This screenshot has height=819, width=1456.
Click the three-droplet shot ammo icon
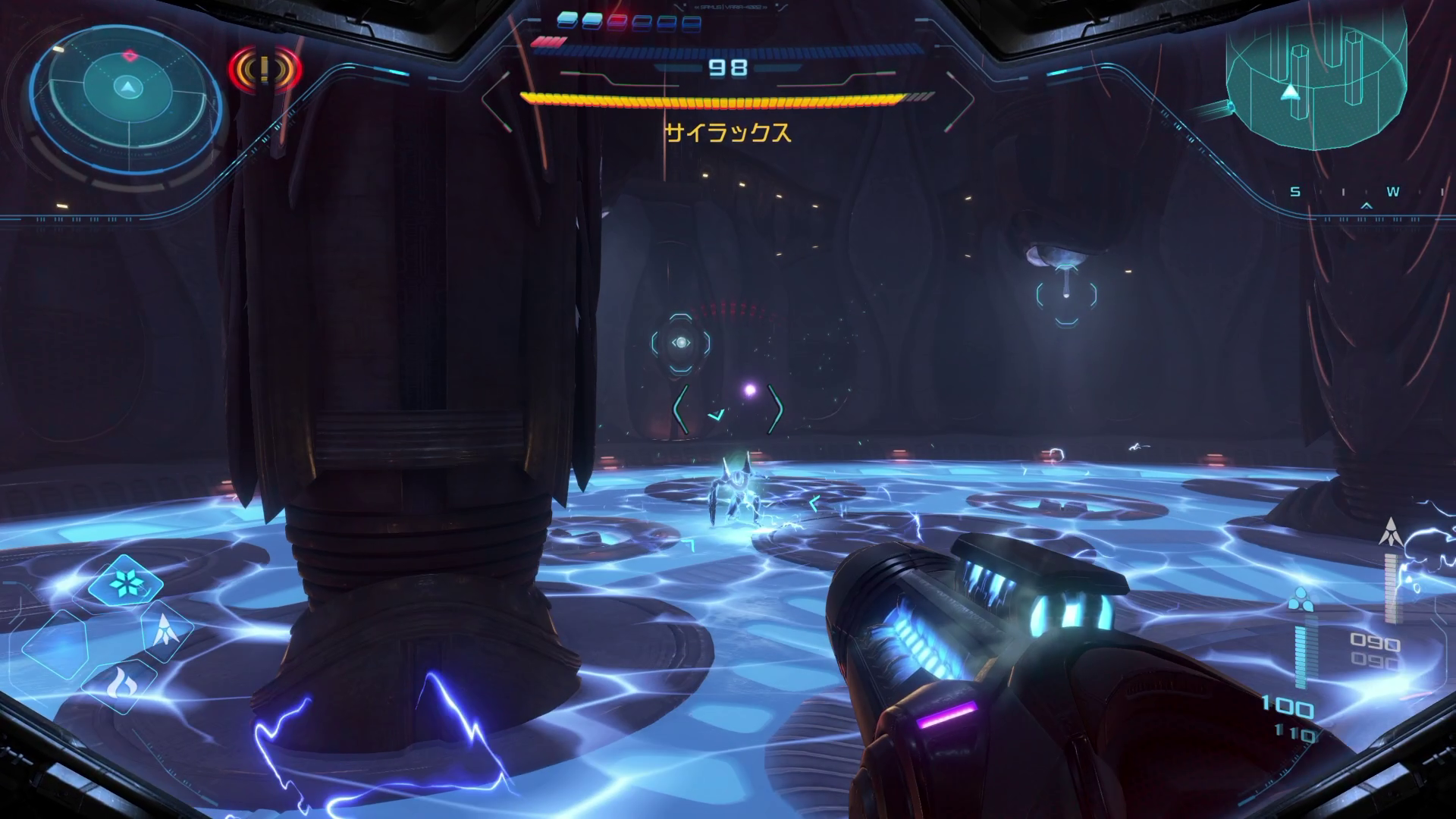1300,599
